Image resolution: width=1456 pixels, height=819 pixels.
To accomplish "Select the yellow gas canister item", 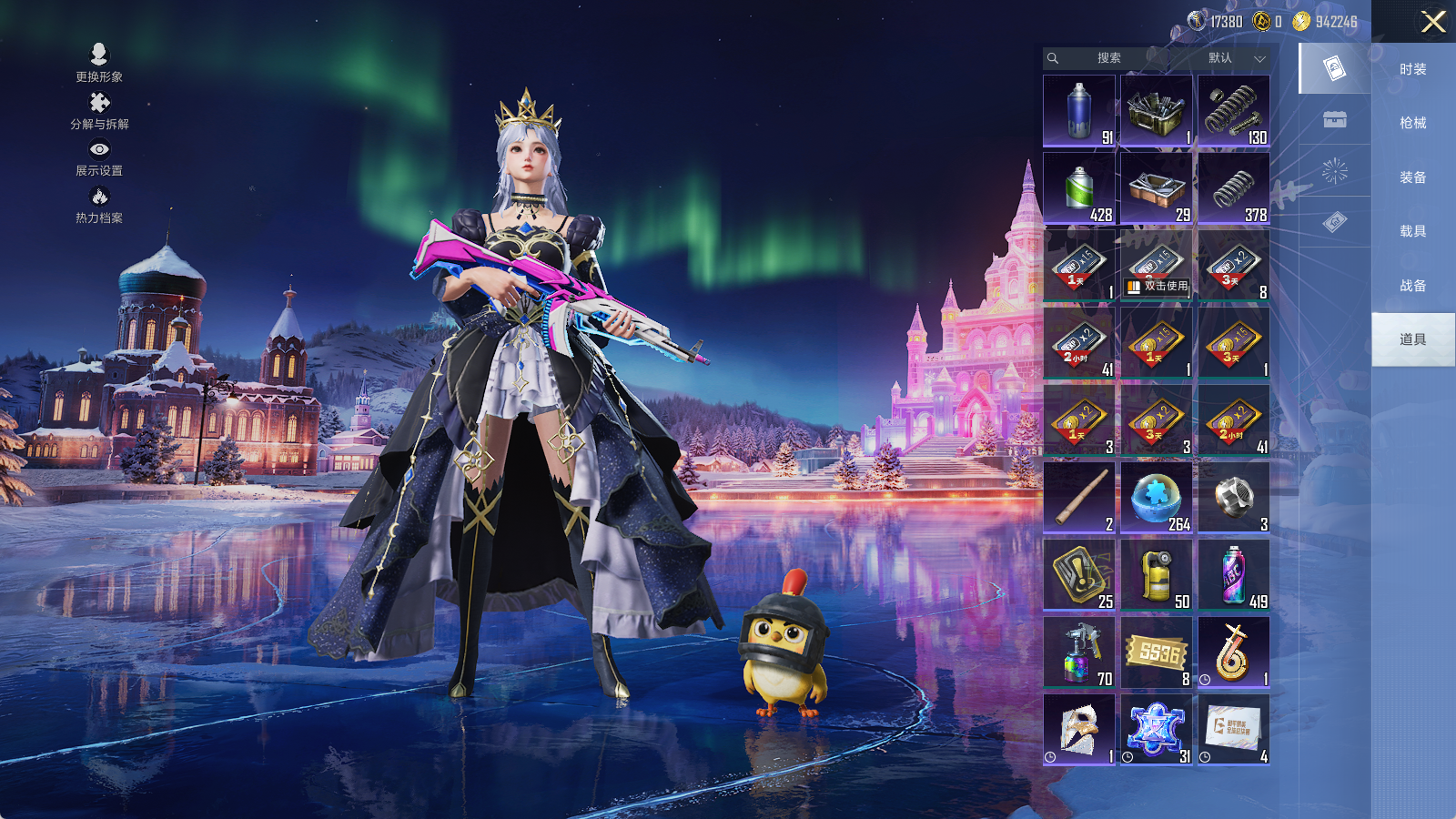I will tap(1156, 574).
